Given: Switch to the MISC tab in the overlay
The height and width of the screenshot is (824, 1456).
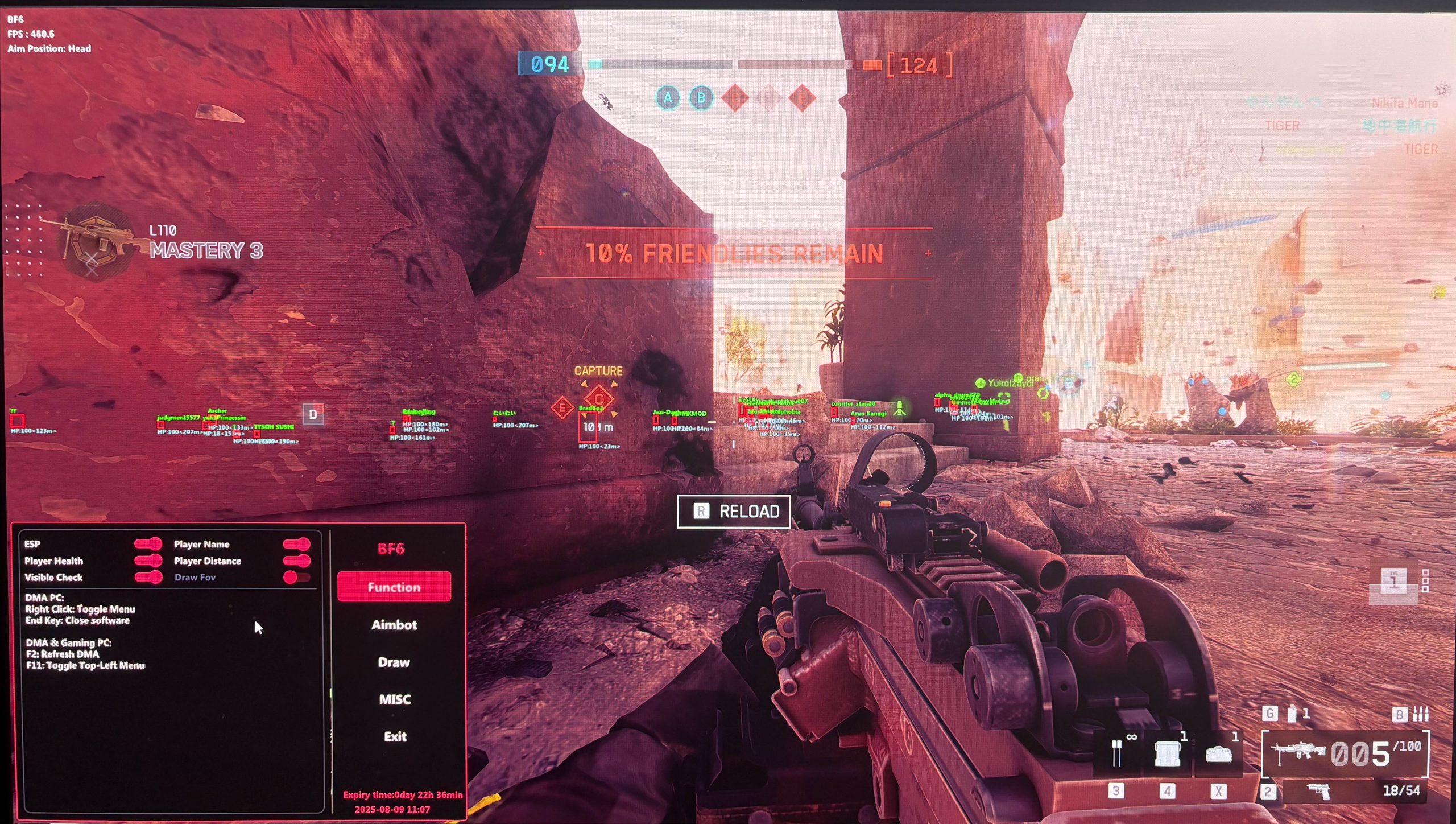Looking at the screenshot, I should click(x=394, y=699).
